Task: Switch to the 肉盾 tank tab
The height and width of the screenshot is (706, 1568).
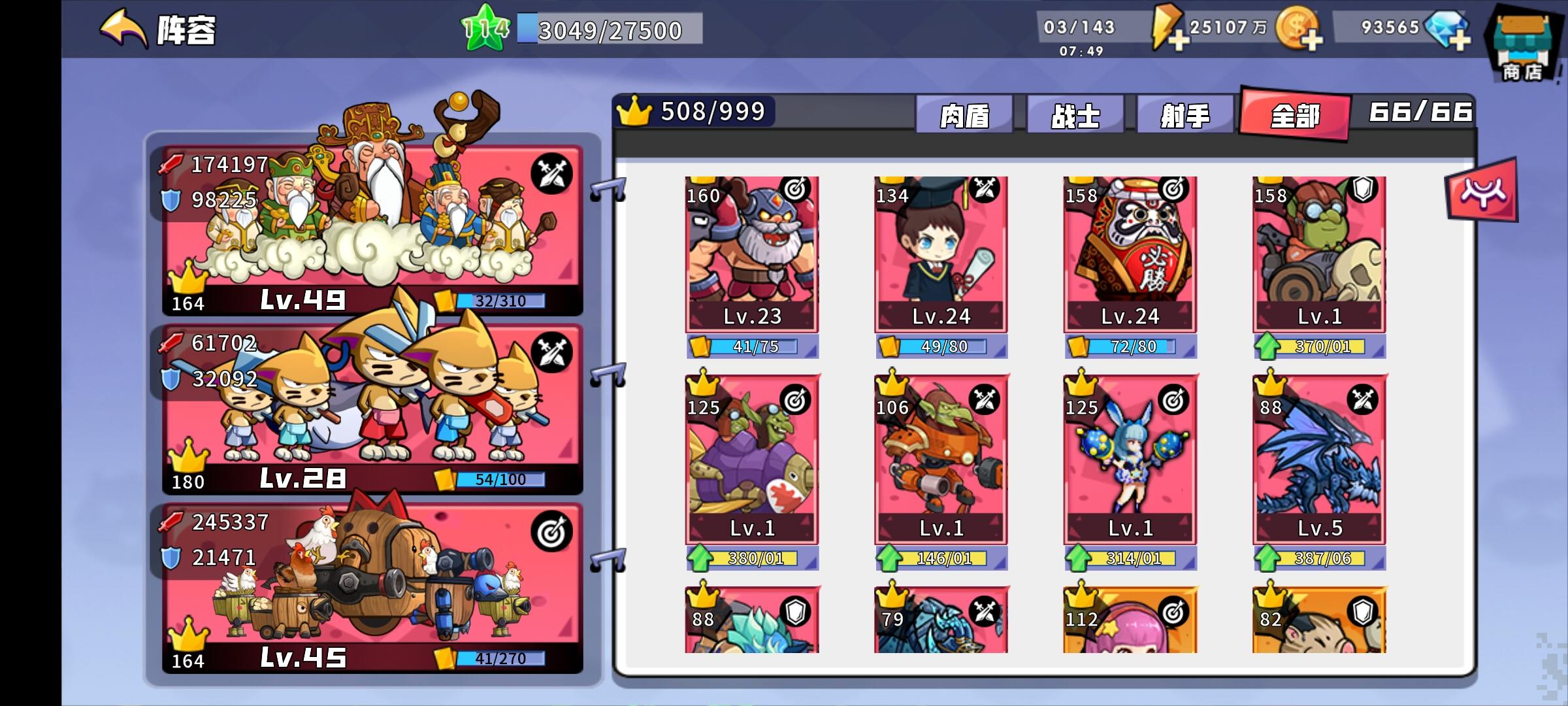Action: tap(963, 113)
